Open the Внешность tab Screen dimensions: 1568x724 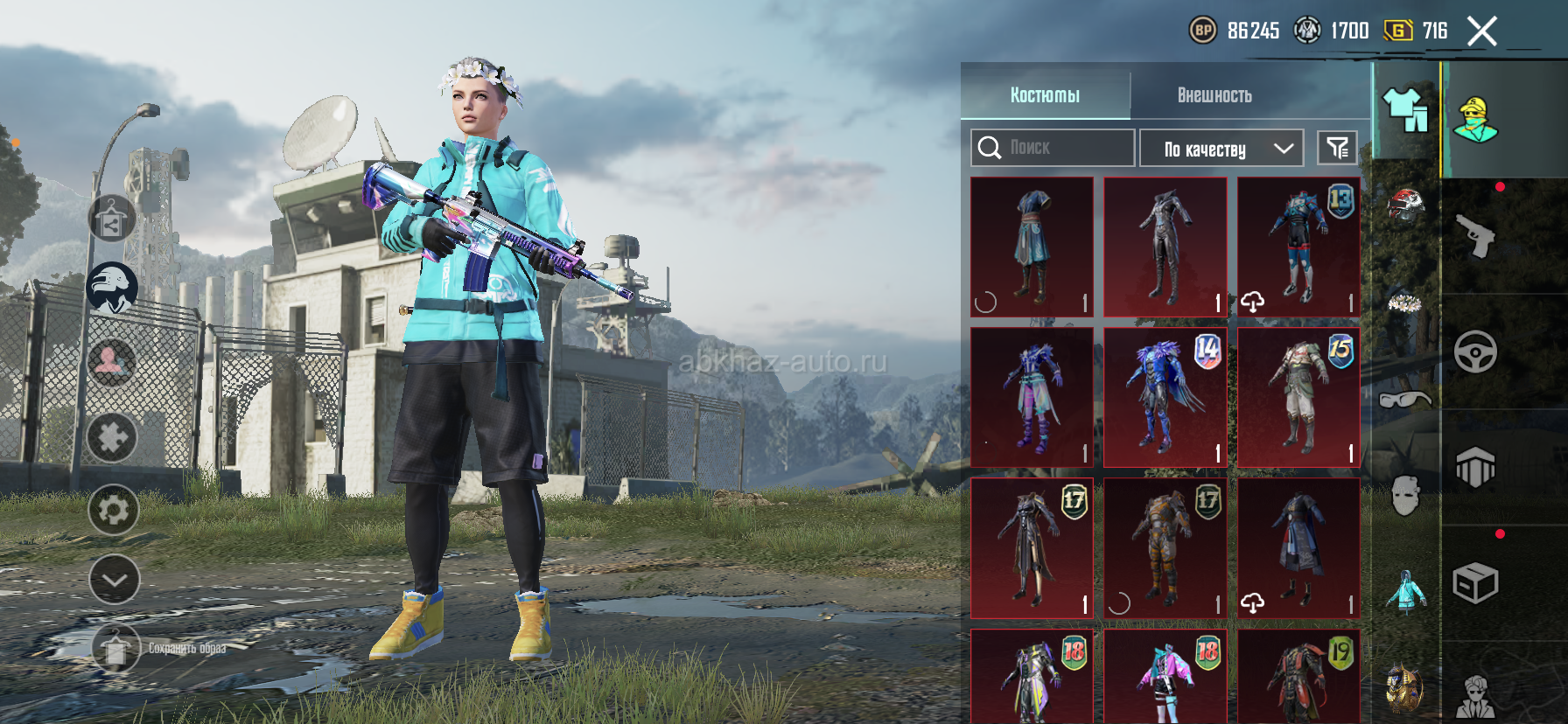point(1214,95)
